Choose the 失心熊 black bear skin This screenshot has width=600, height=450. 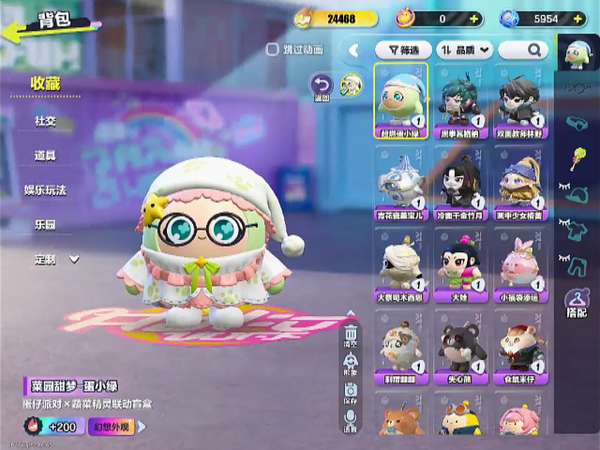(461, 350)
